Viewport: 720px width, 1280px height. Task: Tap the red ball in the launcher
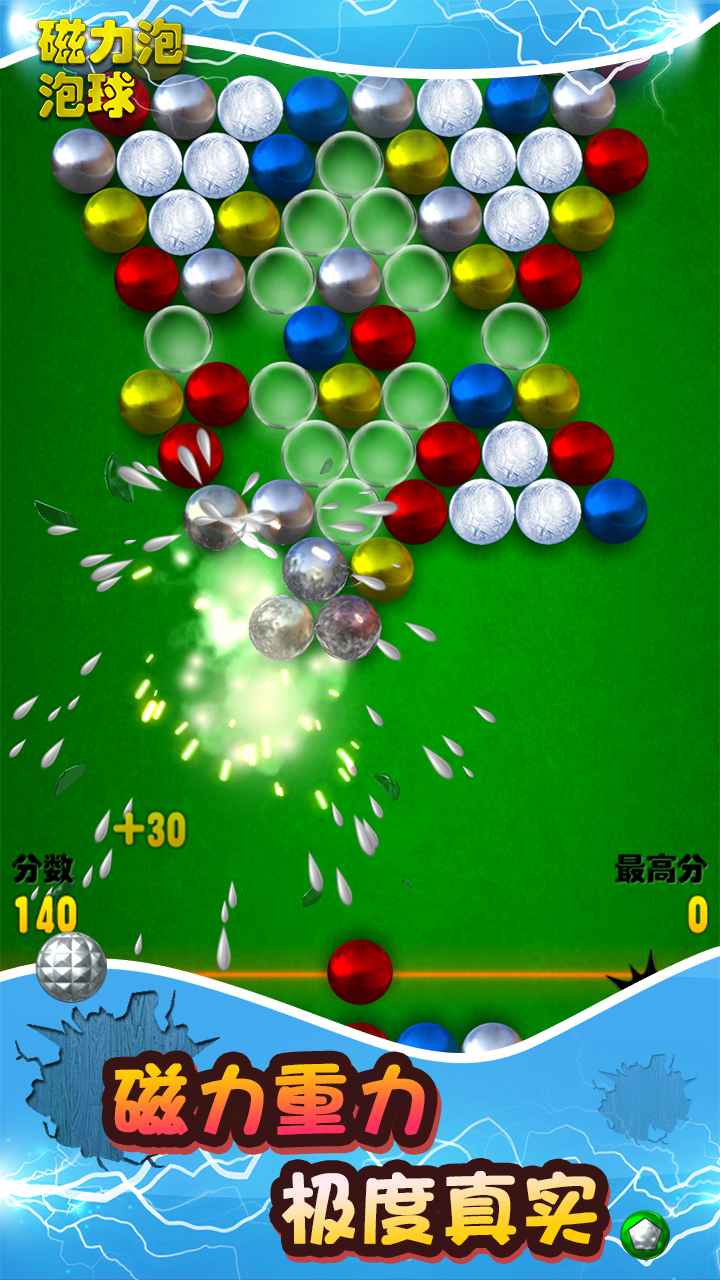[x=360, y=971]
